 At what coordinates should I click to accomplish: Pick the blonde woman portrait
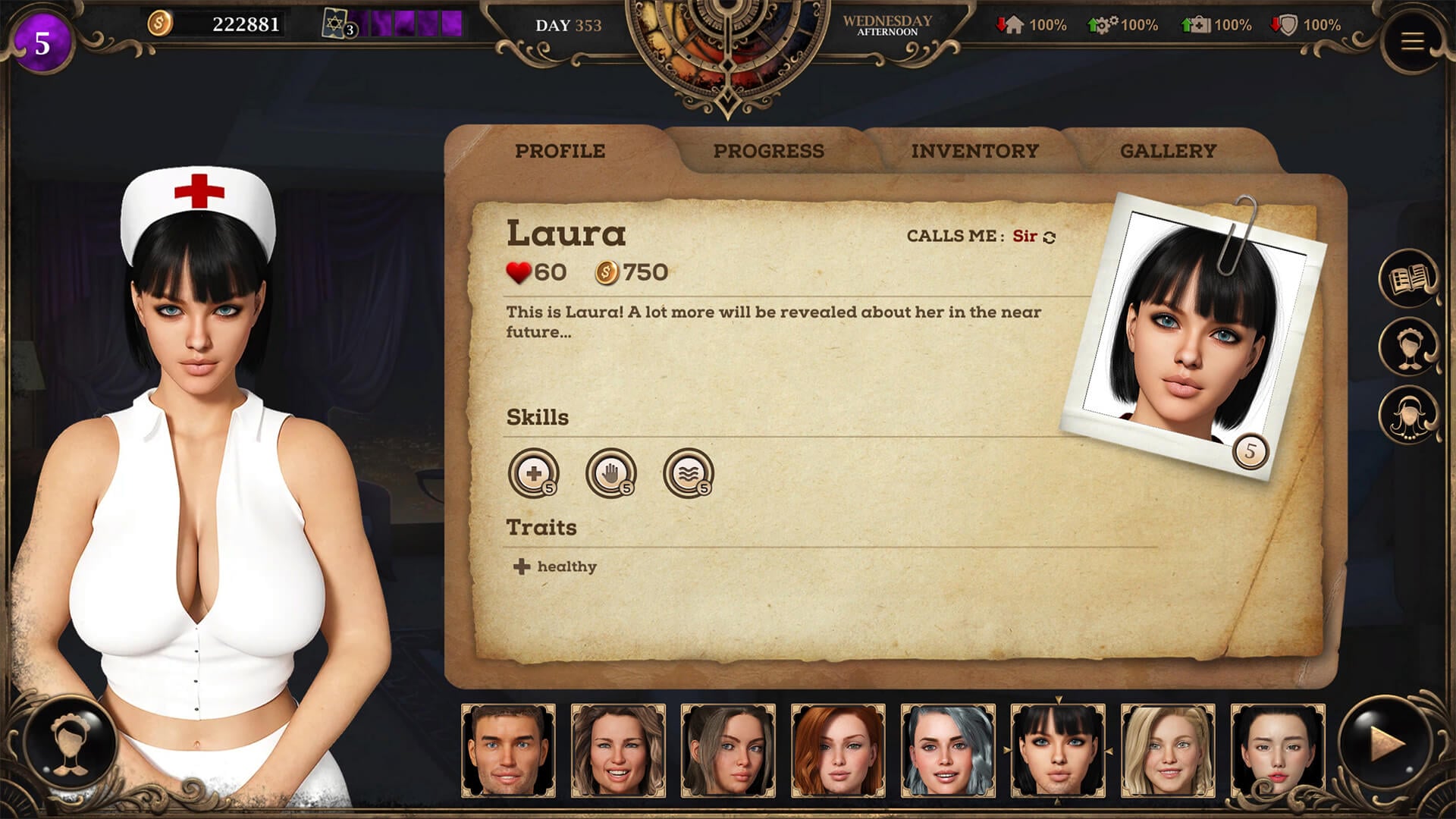click(1168, 751)
